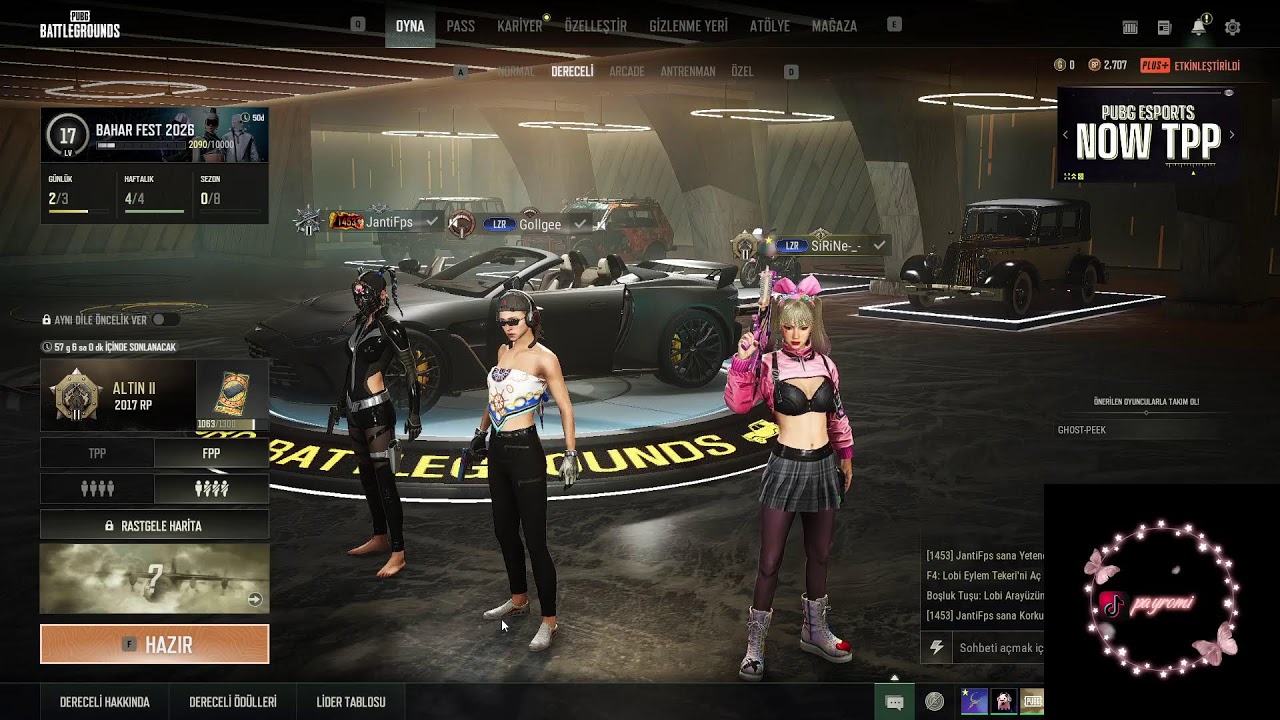This screenshot has width=1280, height=720.
Task: Open the KARİYER tab
Action: tap(519, 26)
